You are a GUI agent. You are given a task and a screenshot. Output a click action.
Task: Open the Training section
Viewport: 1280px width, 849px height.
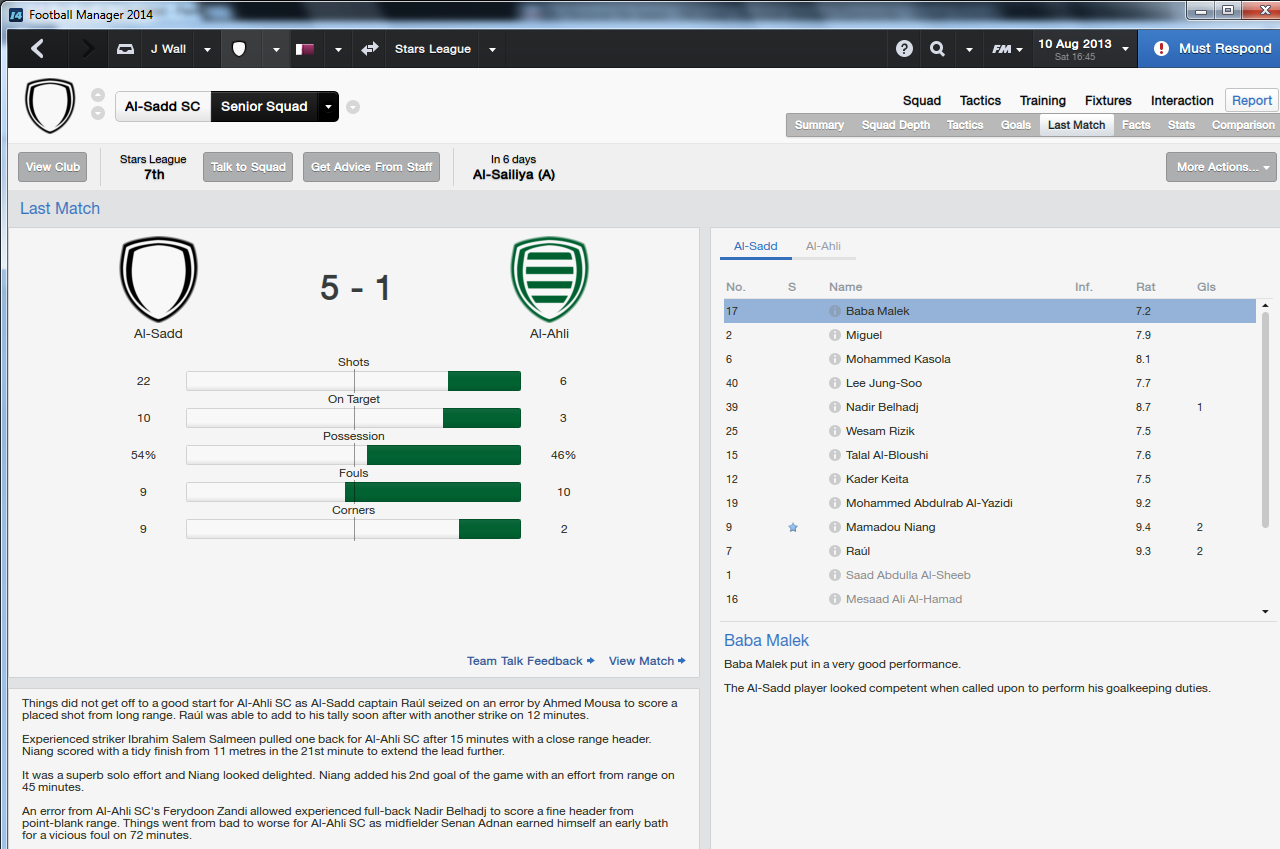pyautogui.click(x=1042, y=100)
